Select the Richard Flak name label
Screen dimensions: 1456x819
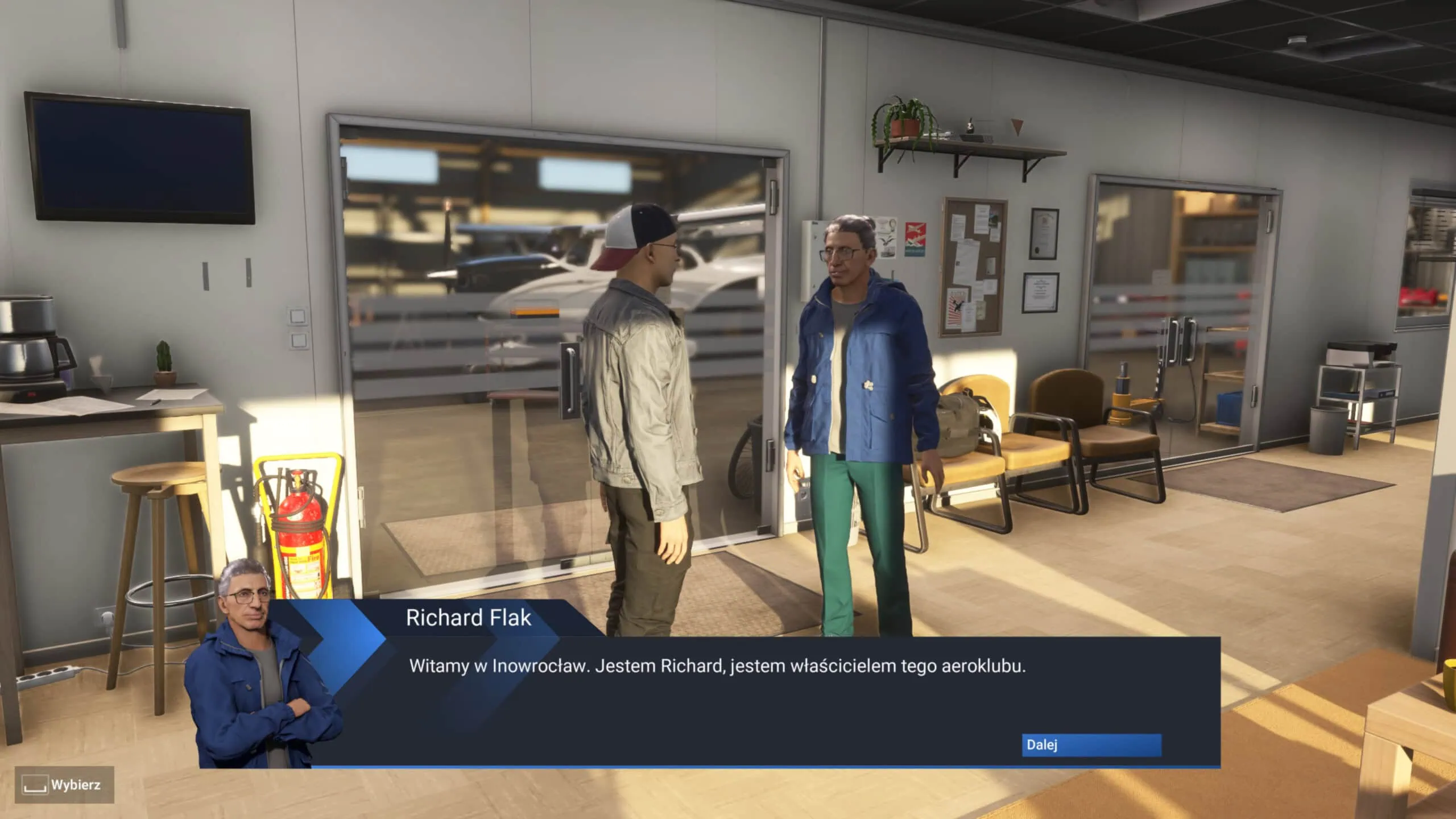(469, 618)
